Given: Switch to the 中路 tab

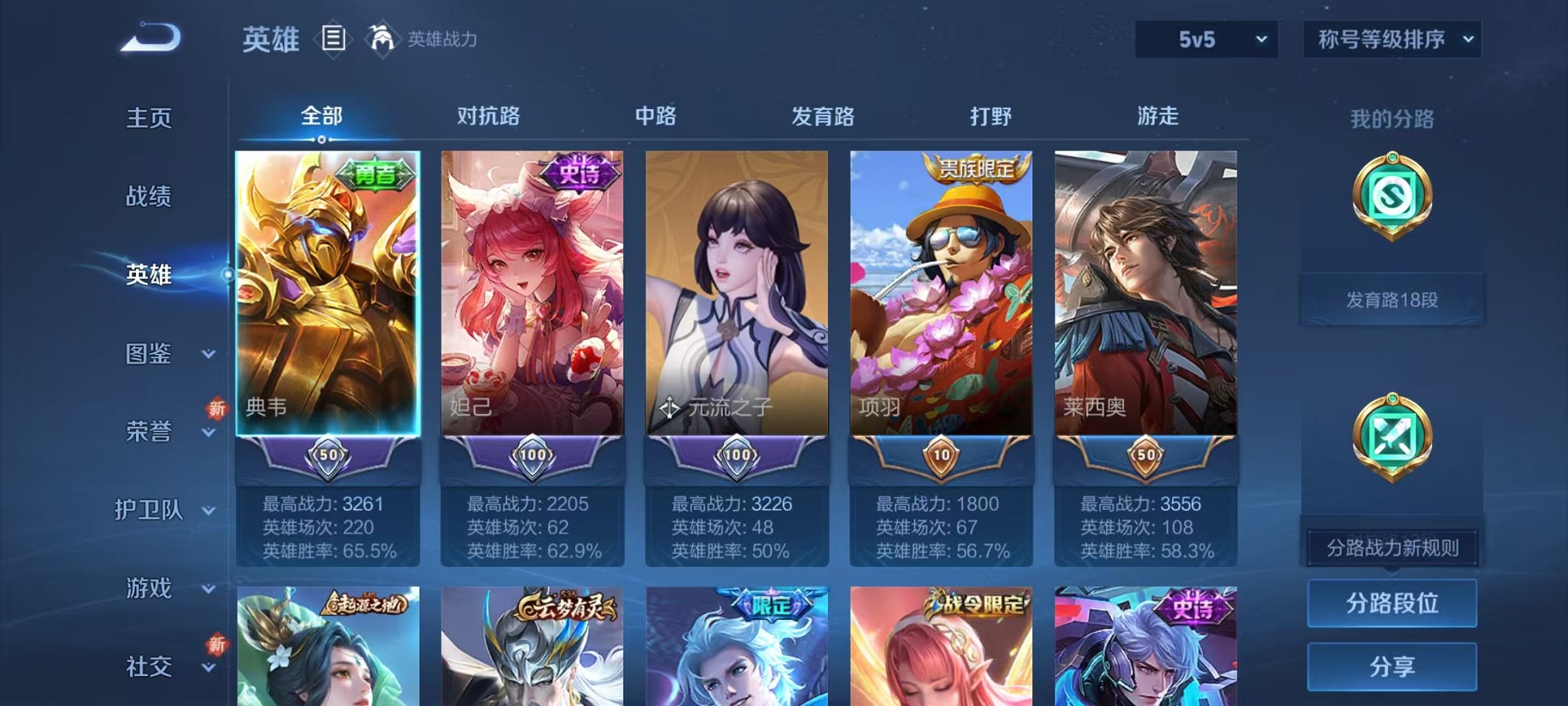Looking at the screenshot, I should 654,115.
